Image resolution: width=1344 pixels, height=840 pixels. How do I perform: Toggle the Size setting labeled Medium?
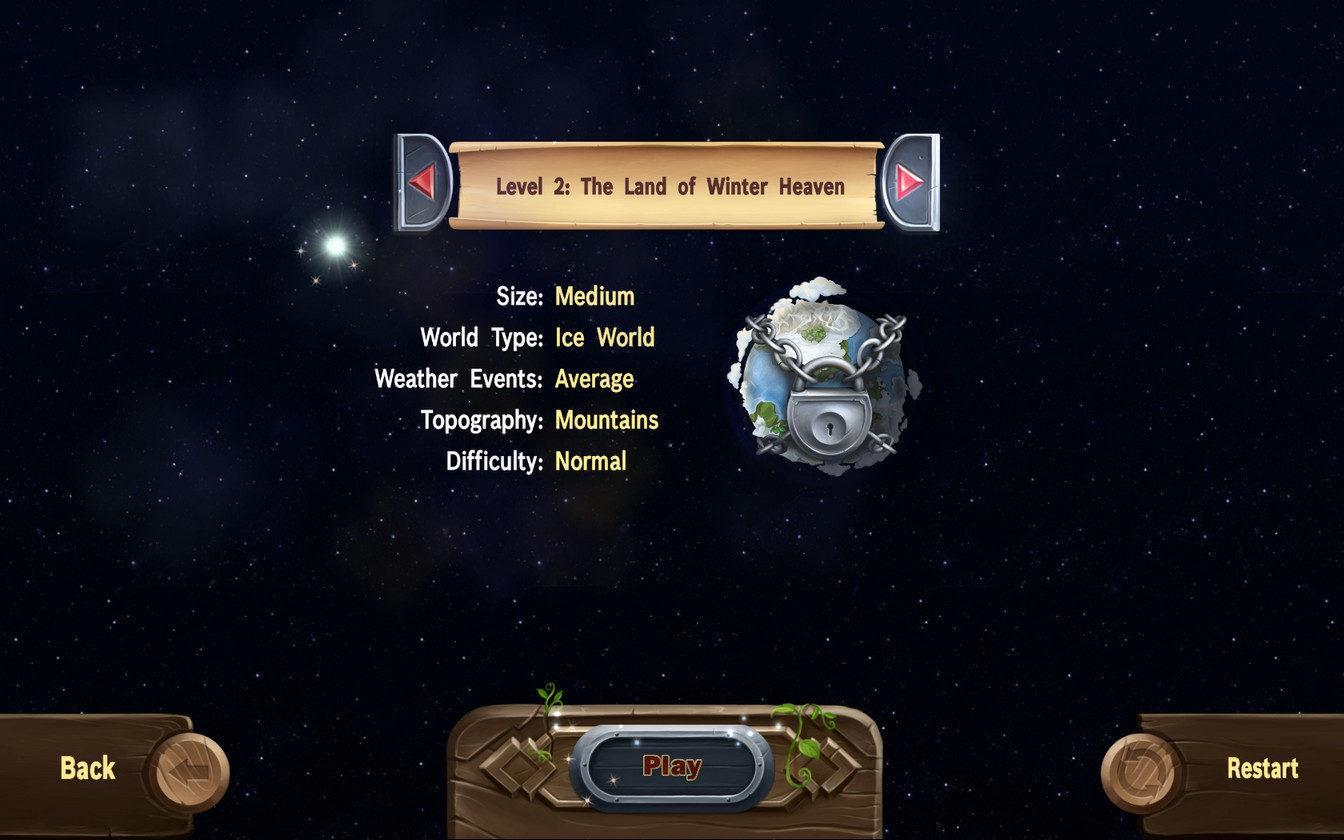[596, 296]
